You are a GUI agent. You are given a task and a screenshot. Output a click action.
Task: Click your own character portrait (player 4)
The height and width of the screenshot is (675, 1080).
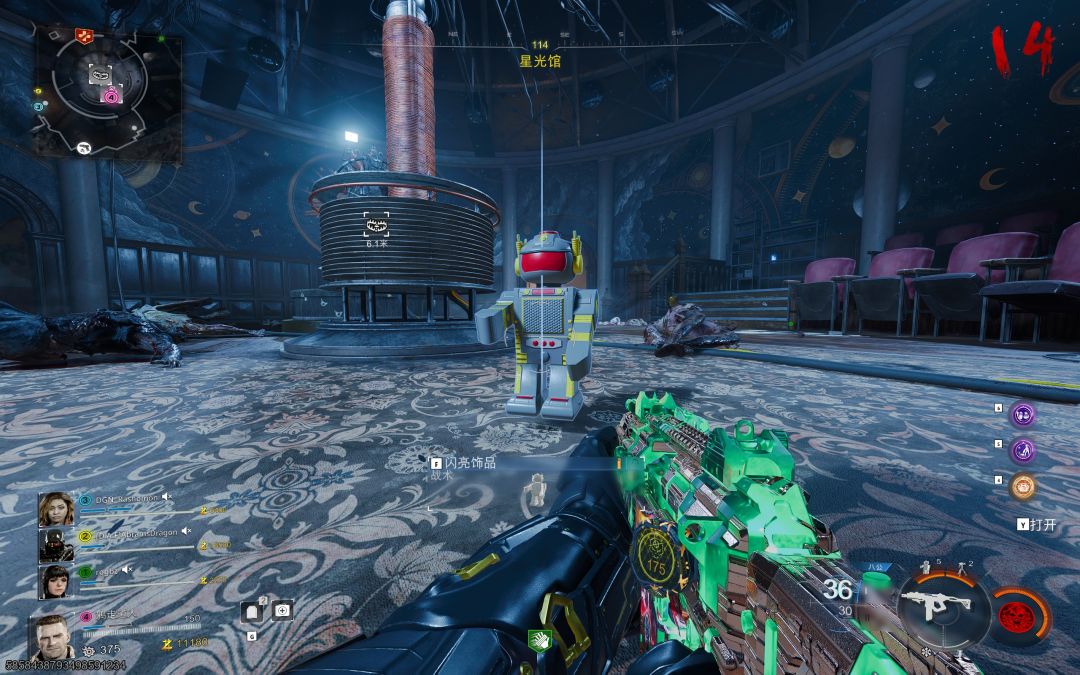tap(54, 636)
